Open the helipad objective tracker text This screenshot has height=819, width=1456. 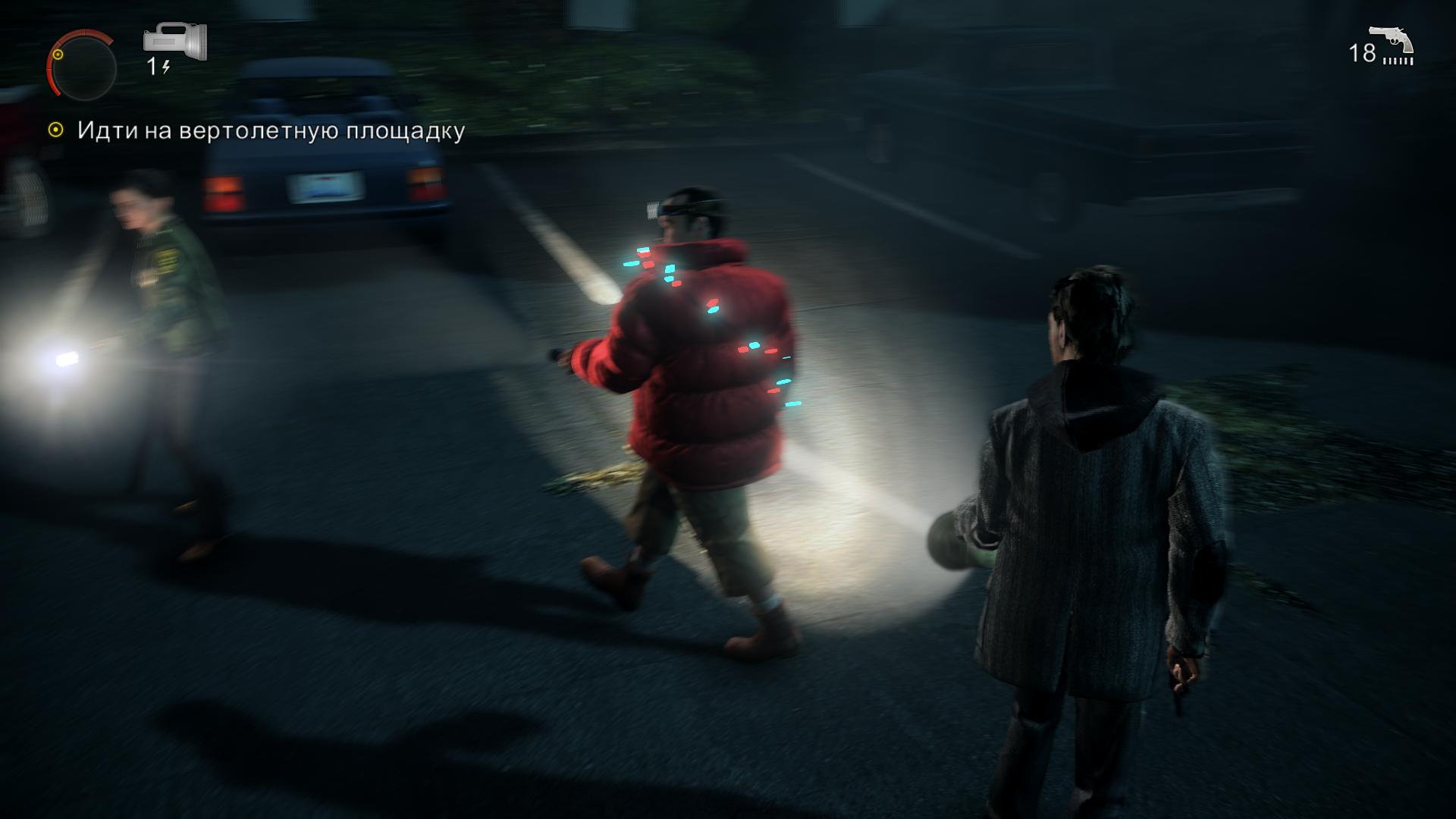coord(271,131)
